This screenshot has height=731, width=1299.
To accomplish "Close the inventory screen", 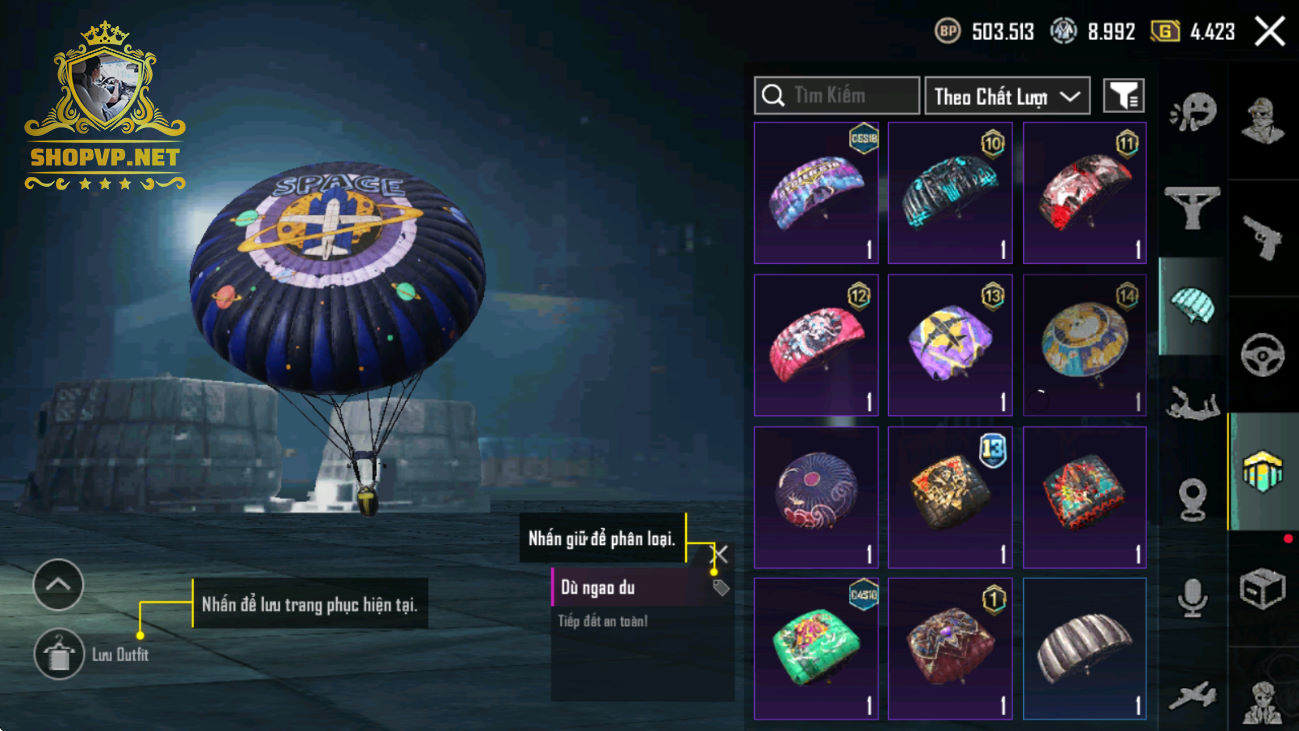I will (1269, 32).
